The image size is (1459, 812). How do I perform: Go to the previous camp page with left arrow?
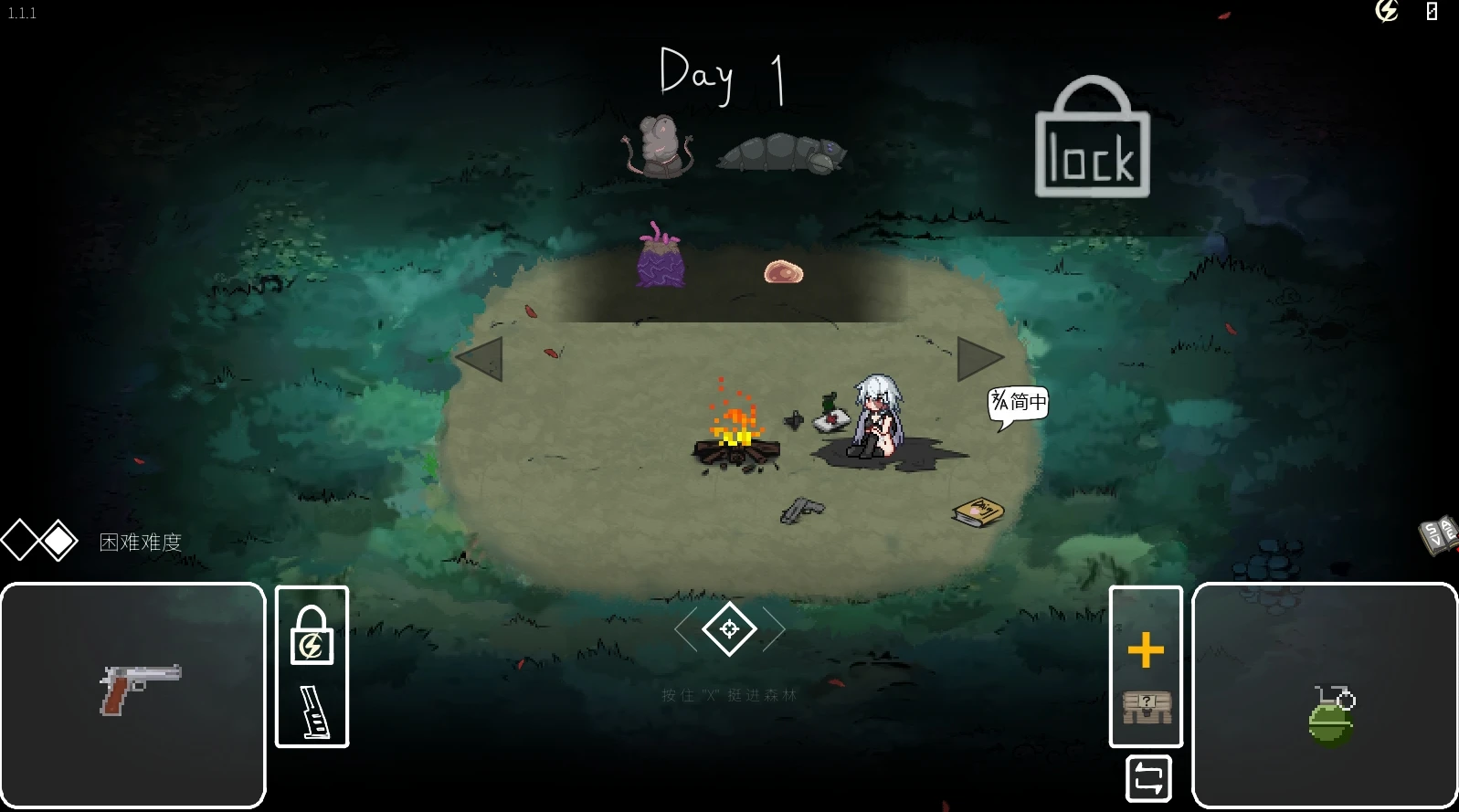pyautogui.click(x=481, y=359)
